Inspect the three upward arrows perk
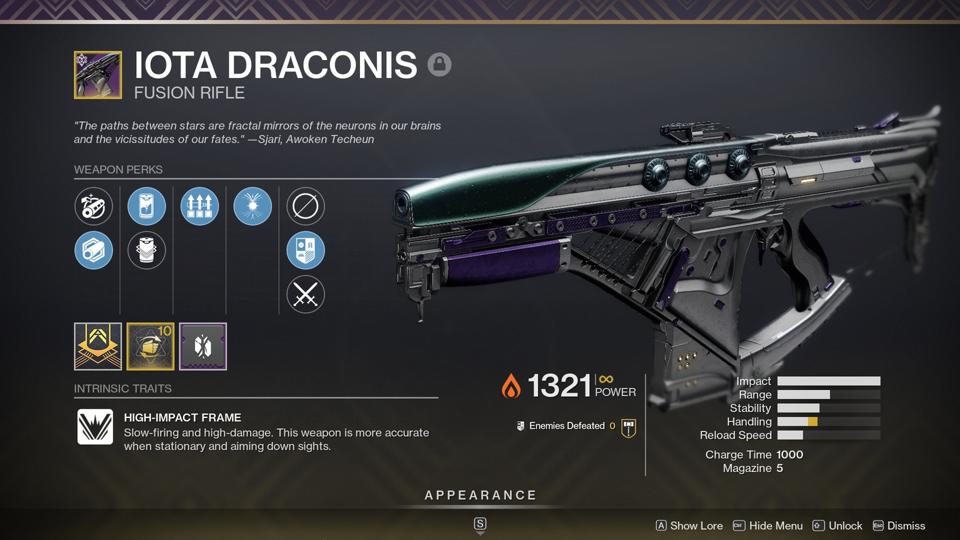The image size is (960, 540). coord(199,207)
